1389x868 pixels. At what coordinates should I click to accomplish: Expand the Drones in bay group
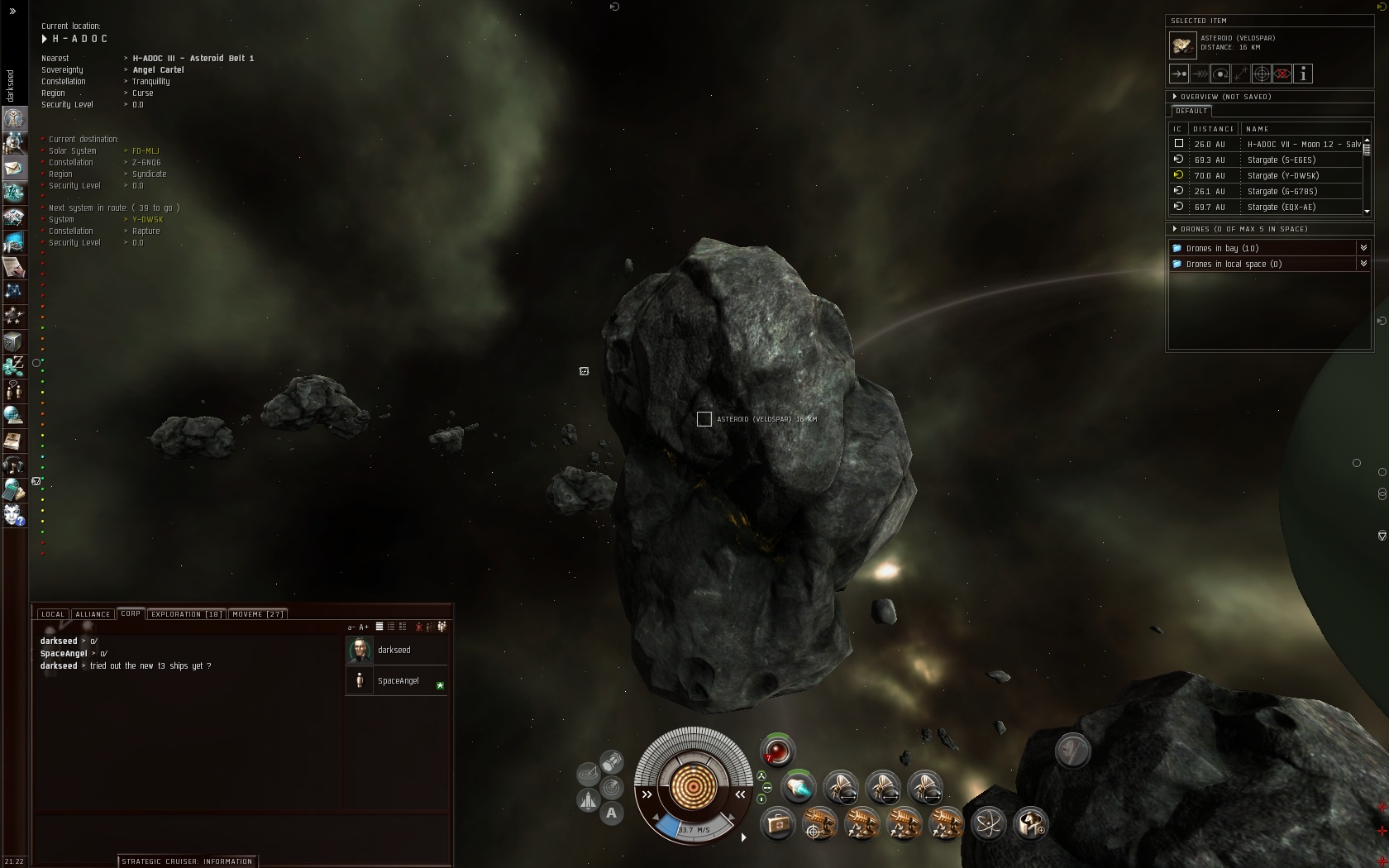[1363, 248]
